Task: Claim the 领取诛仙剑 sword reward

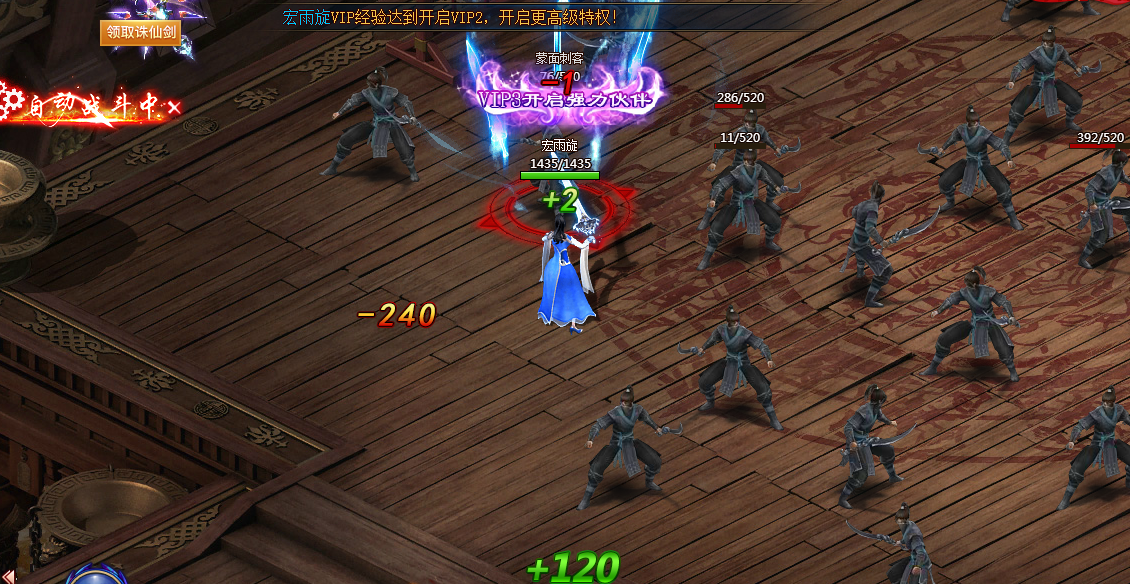Action: tap(141, 33)
